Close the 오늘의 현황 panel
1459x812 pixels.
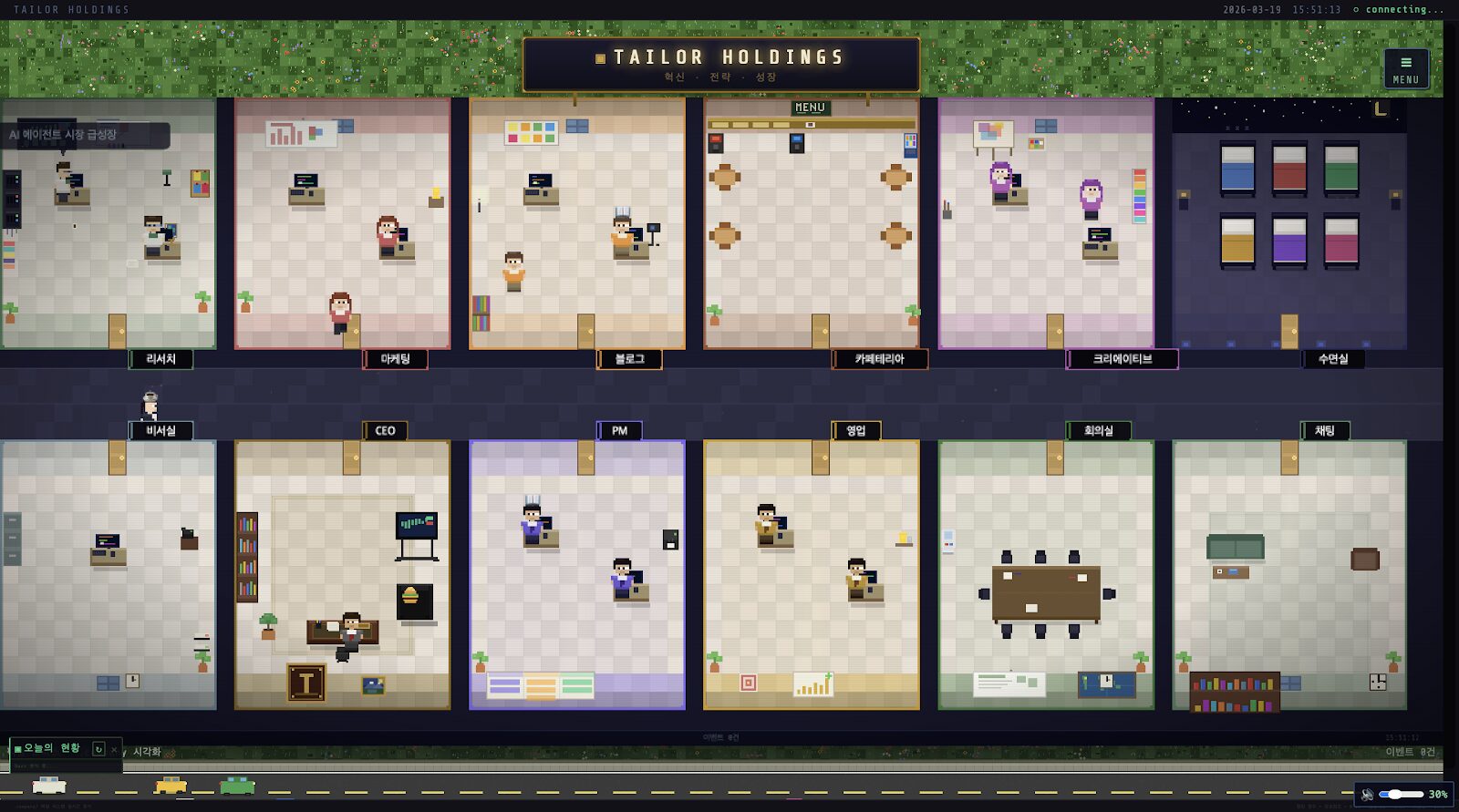(114, 750)
